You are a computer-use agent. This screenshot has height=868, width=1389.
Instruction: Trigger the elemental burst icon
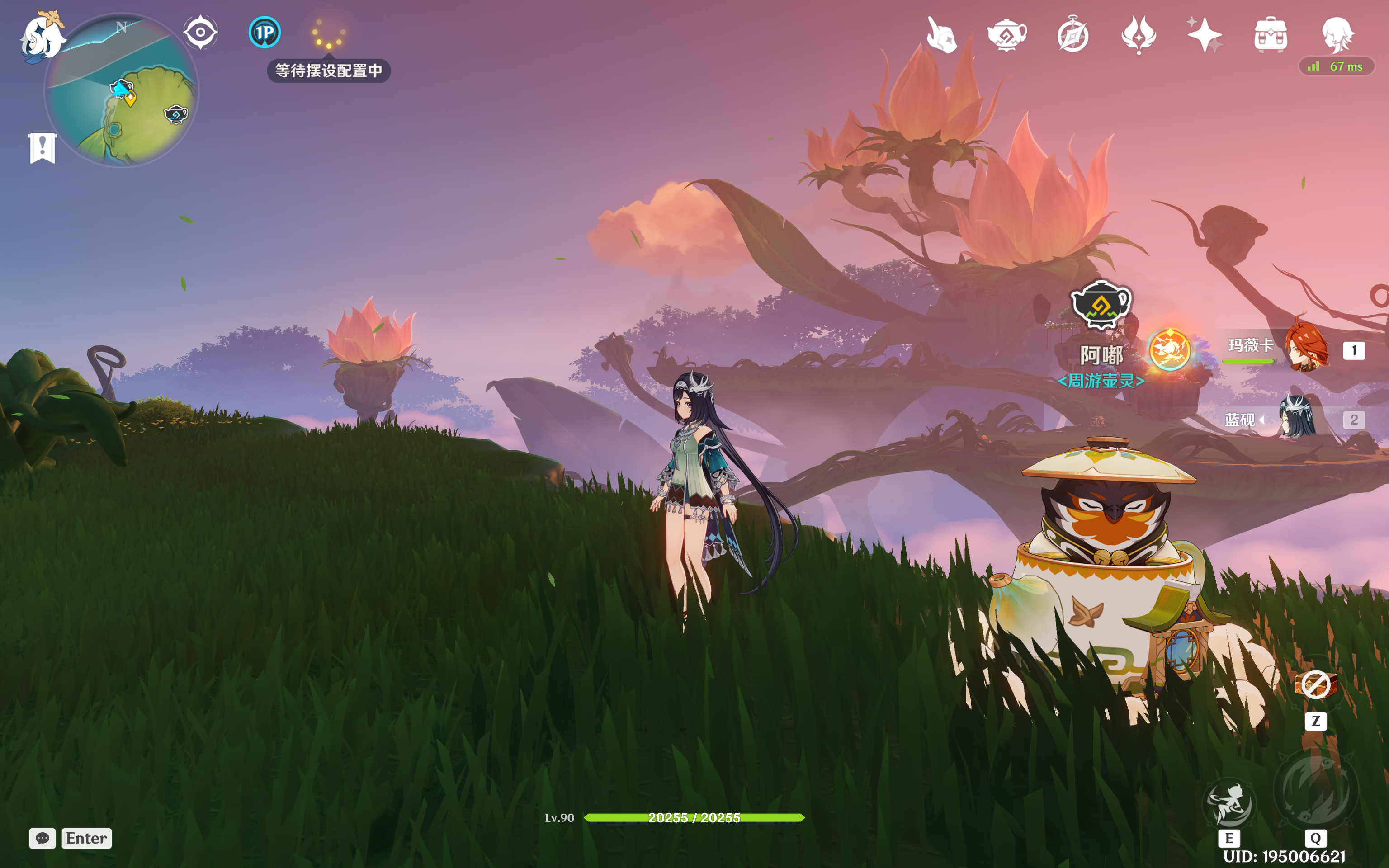pyautogui.click(x=1316, y=792)
